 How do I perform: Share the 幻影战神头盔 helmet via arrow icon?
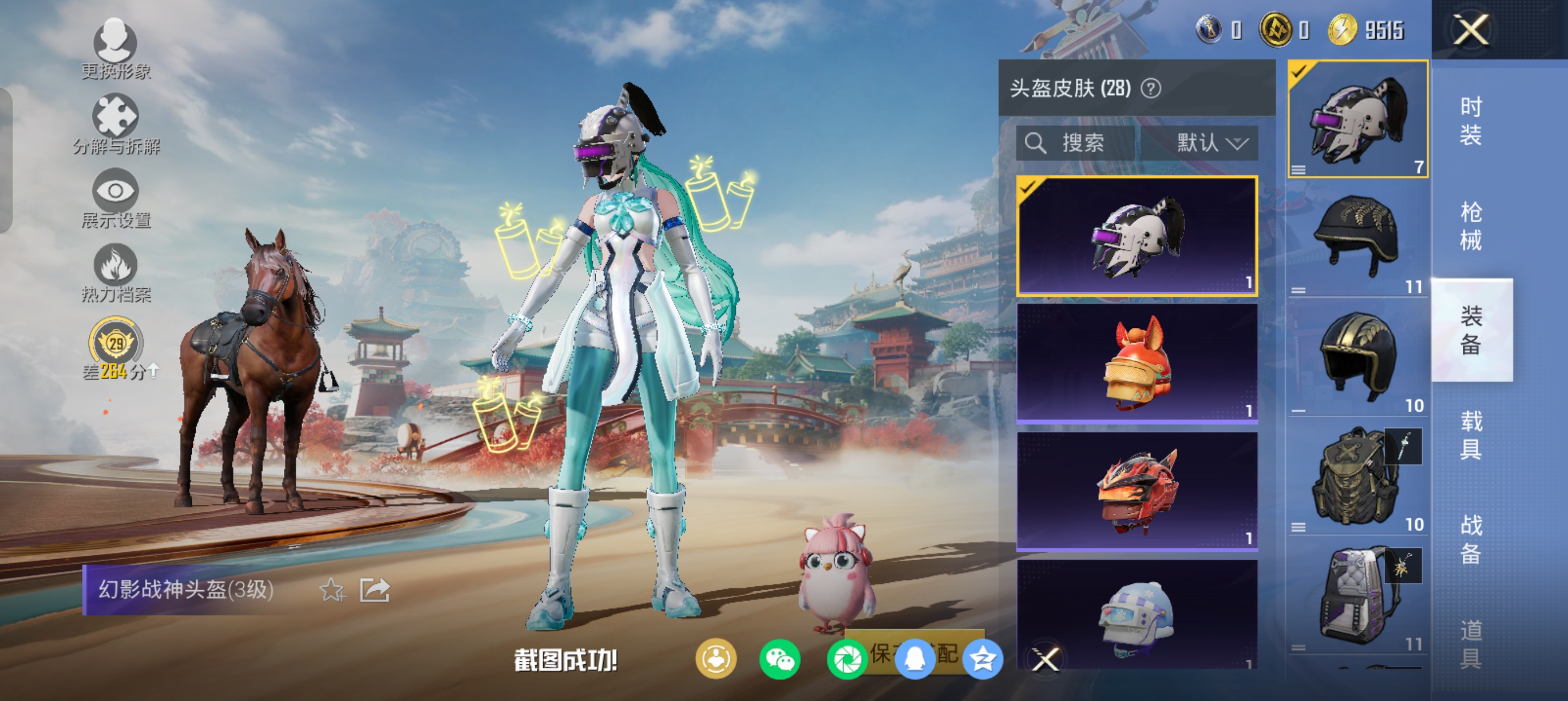click(x=374, y=590)
